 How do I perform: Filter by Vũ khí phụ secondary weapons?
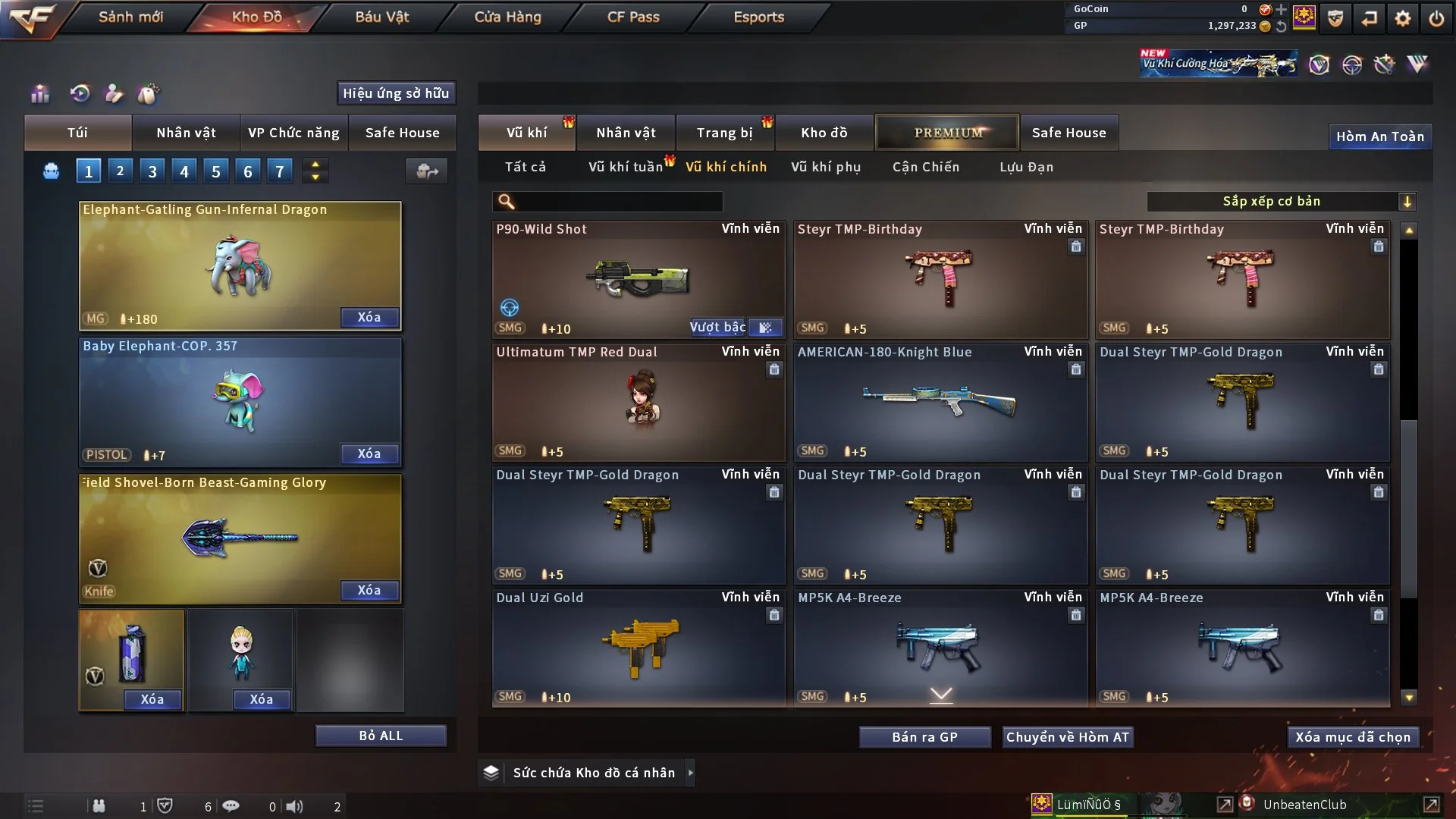[826, 167]
